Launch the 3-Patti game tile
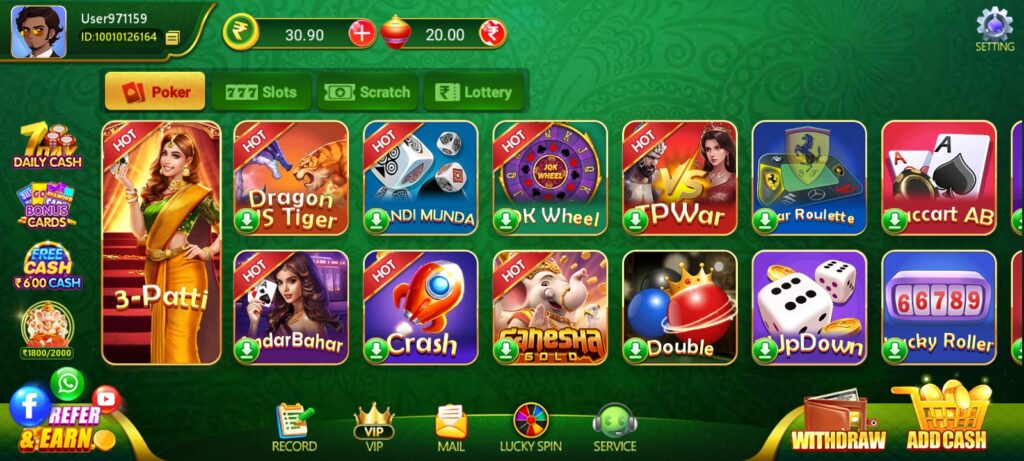This screenshot has height=461, width=1024. (x=161, y=241)
